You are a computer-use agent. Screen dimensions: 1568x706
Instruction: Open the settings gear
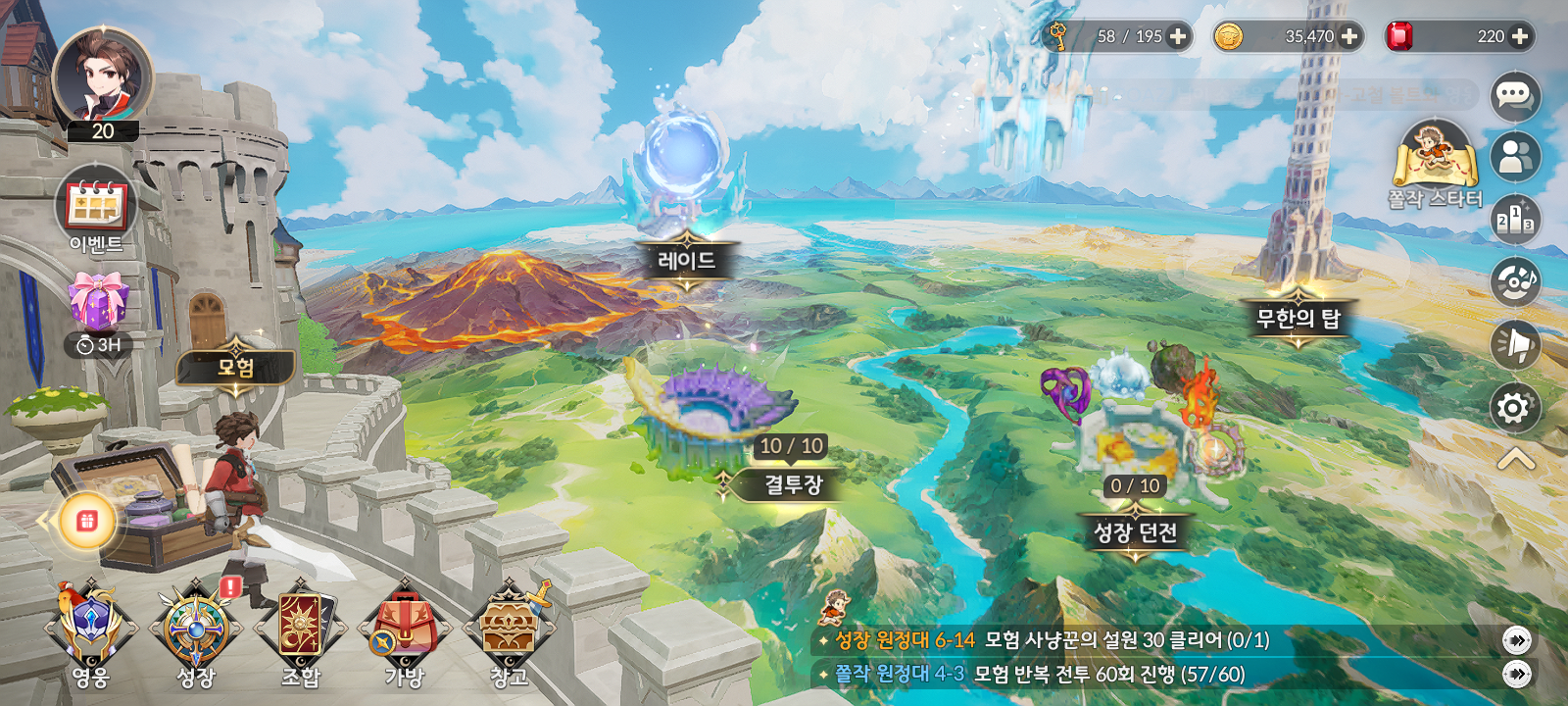tap(1514, 407)
